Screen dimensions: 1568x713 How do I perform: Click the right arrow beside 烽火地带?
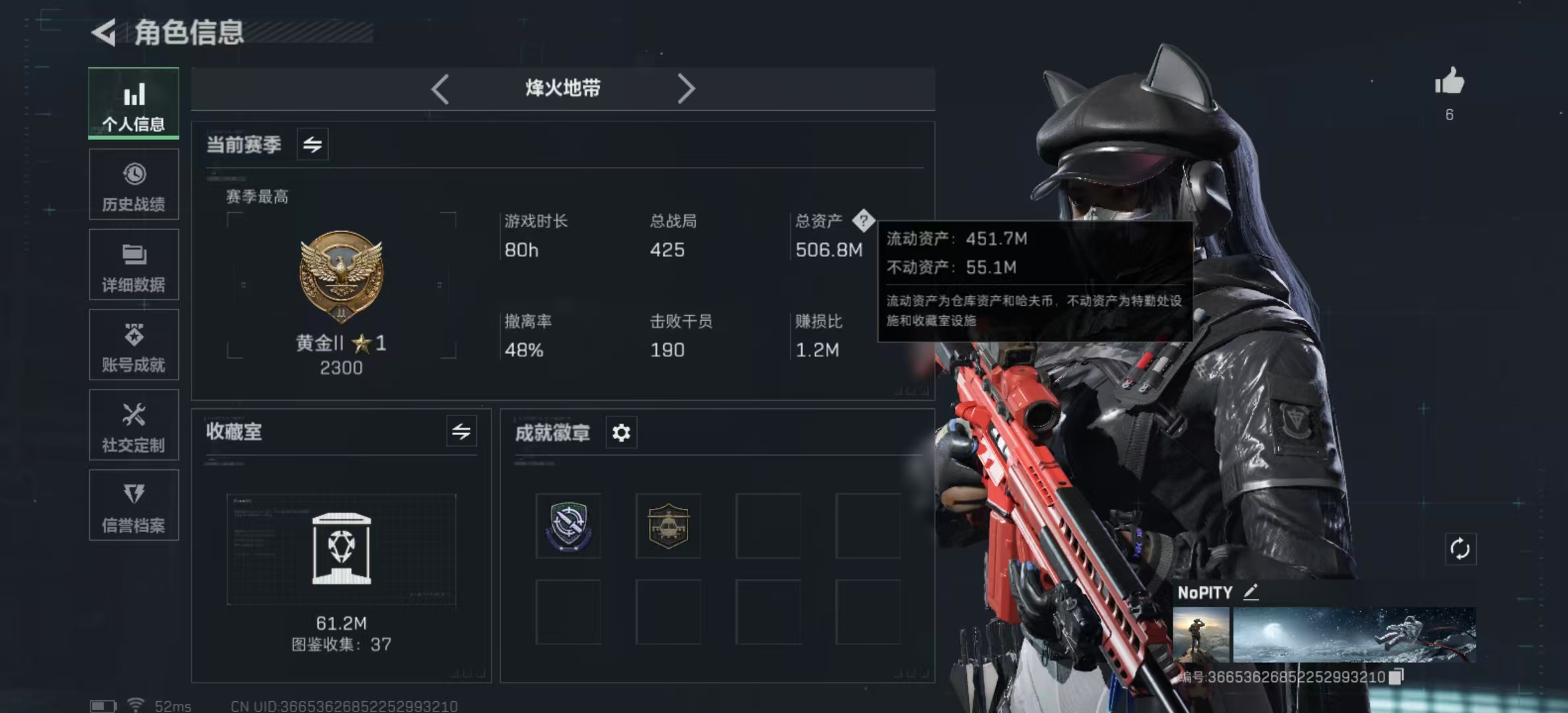click(686, 88)
